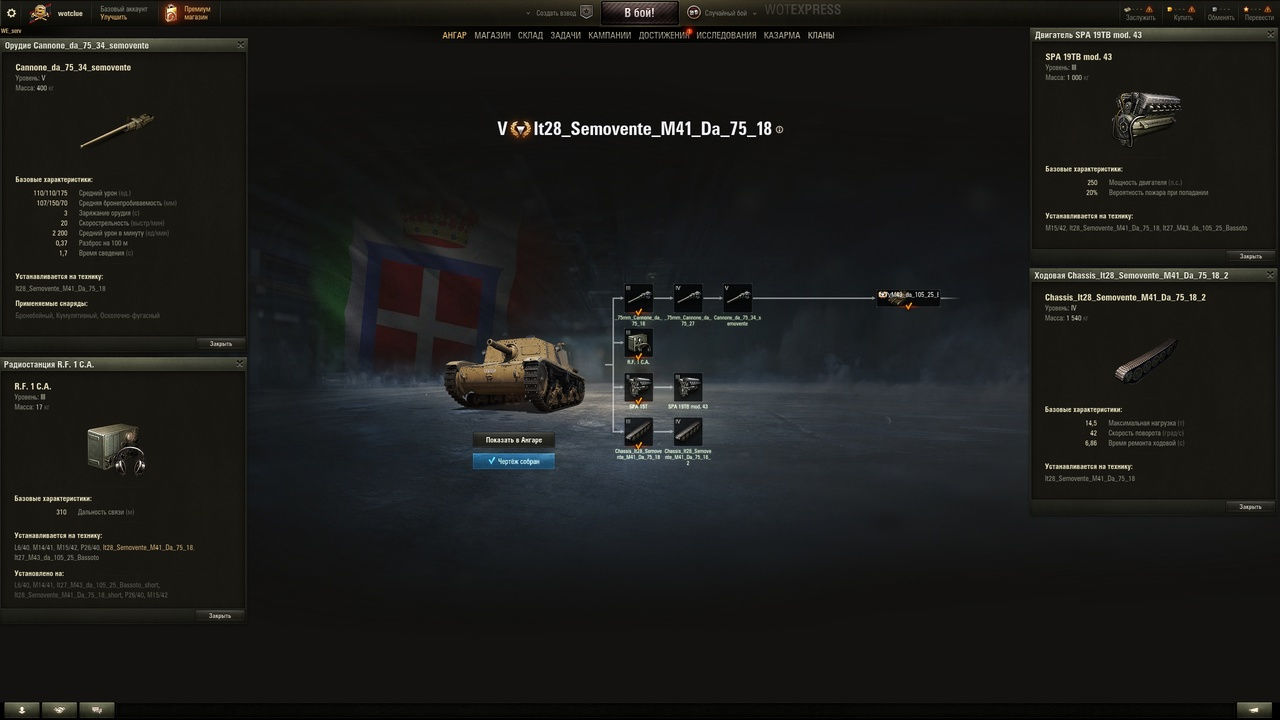Start a battle with the В бой! button

(x=639, y=13)
